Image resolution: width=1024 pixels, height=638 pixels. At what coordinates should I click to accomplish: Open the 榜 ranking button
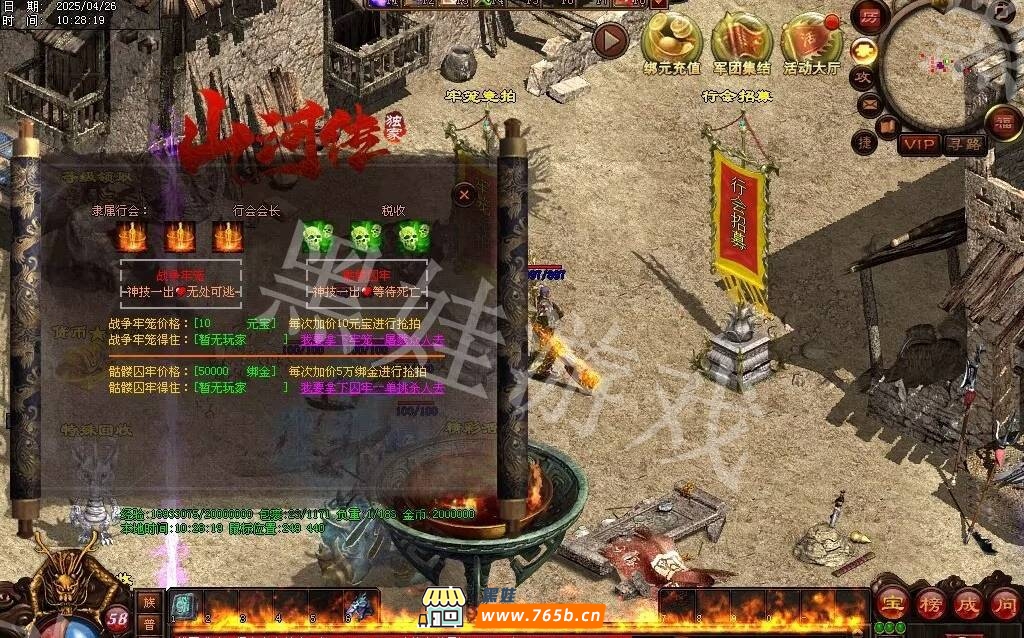(930, 605)
